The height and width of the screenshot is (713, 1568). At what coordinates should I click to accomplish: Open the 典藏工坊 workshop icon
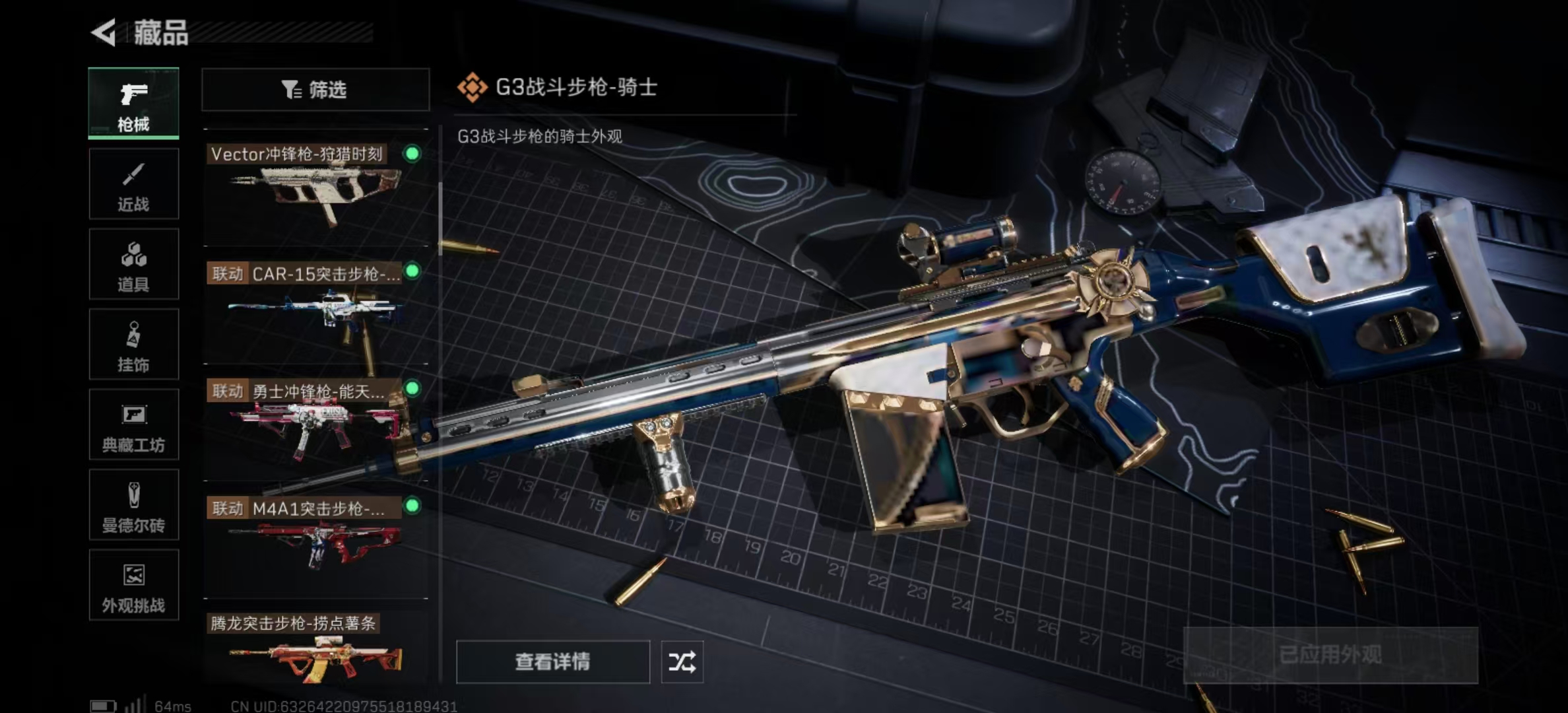pyautogui.click(x=133, y=424)
